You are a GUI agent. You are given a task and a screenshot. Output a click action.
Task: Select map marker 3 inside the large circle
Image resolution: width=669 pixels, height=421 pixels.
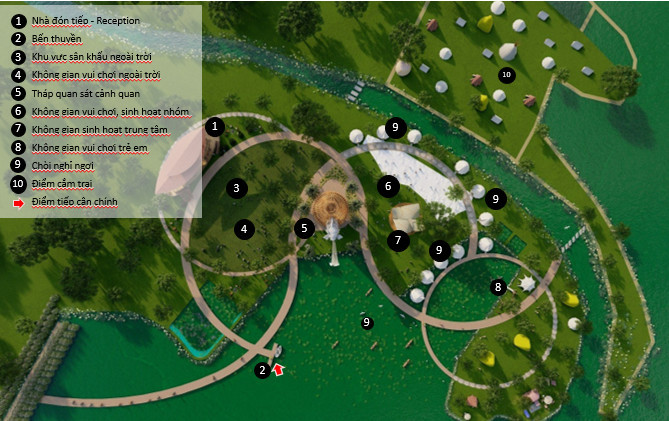pos(237,187)
